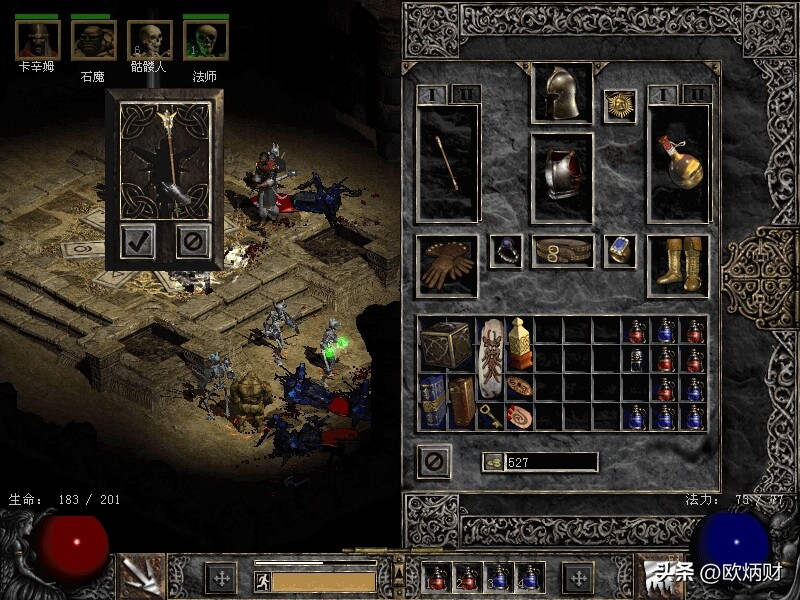This screenshot has height=600, width=800.
Task: Select the equipped belt slot
Action: click(x=561, y=252)
